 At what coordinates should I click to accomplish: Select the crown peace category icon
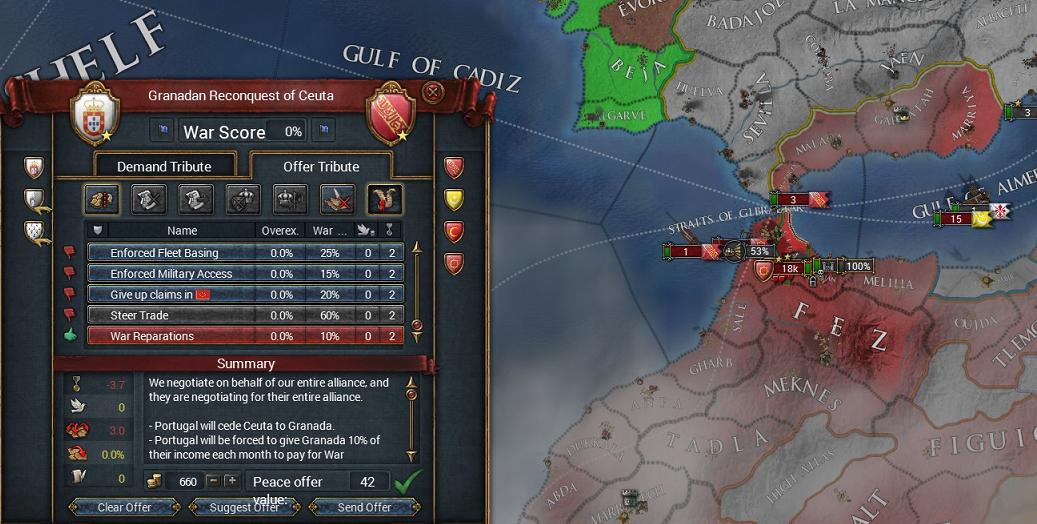point(290,199)
